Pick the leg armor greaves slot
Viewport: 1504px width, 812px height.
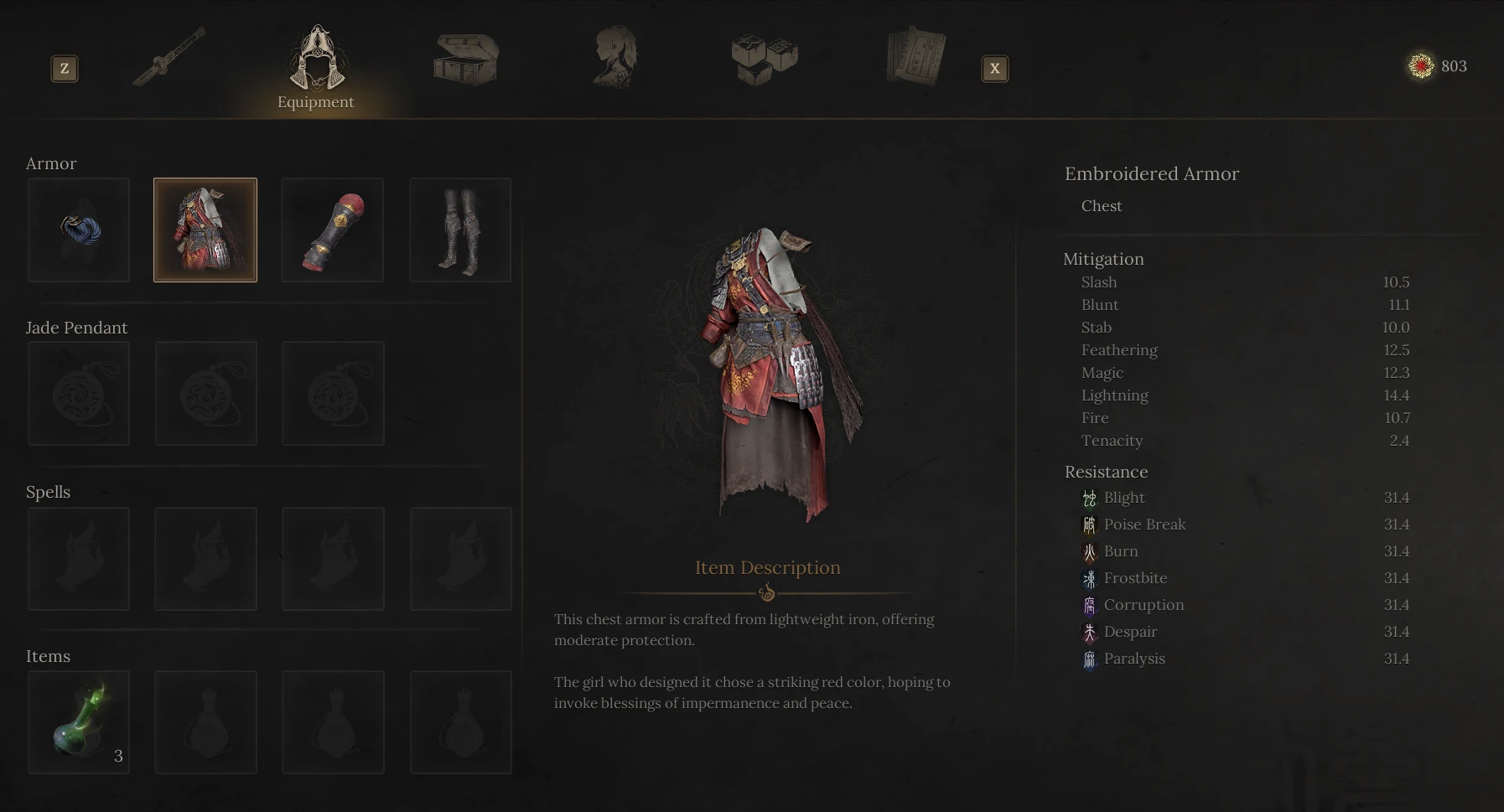(460, 230)
